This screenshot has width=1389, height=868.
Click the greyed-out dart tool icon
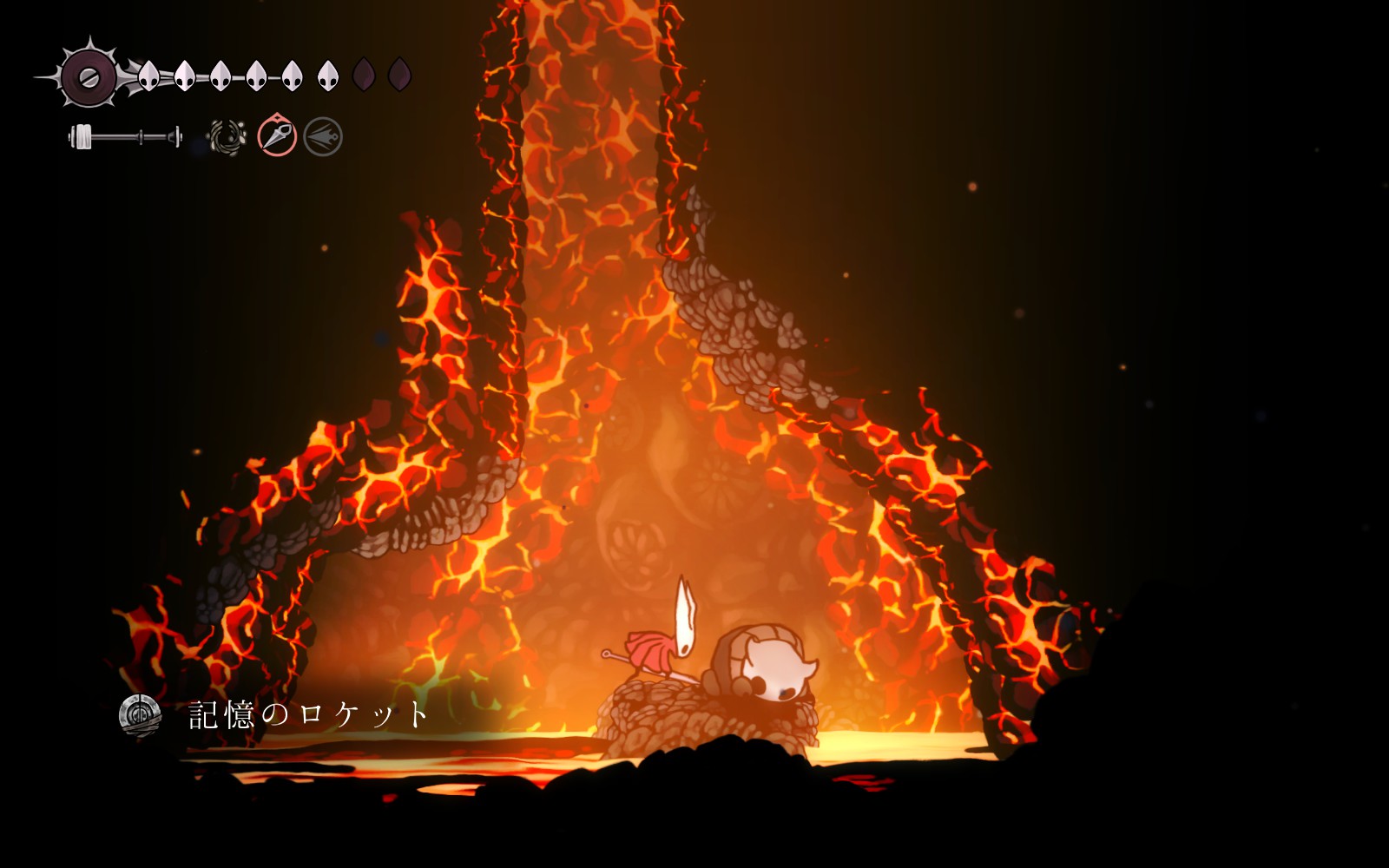point(323,137)
